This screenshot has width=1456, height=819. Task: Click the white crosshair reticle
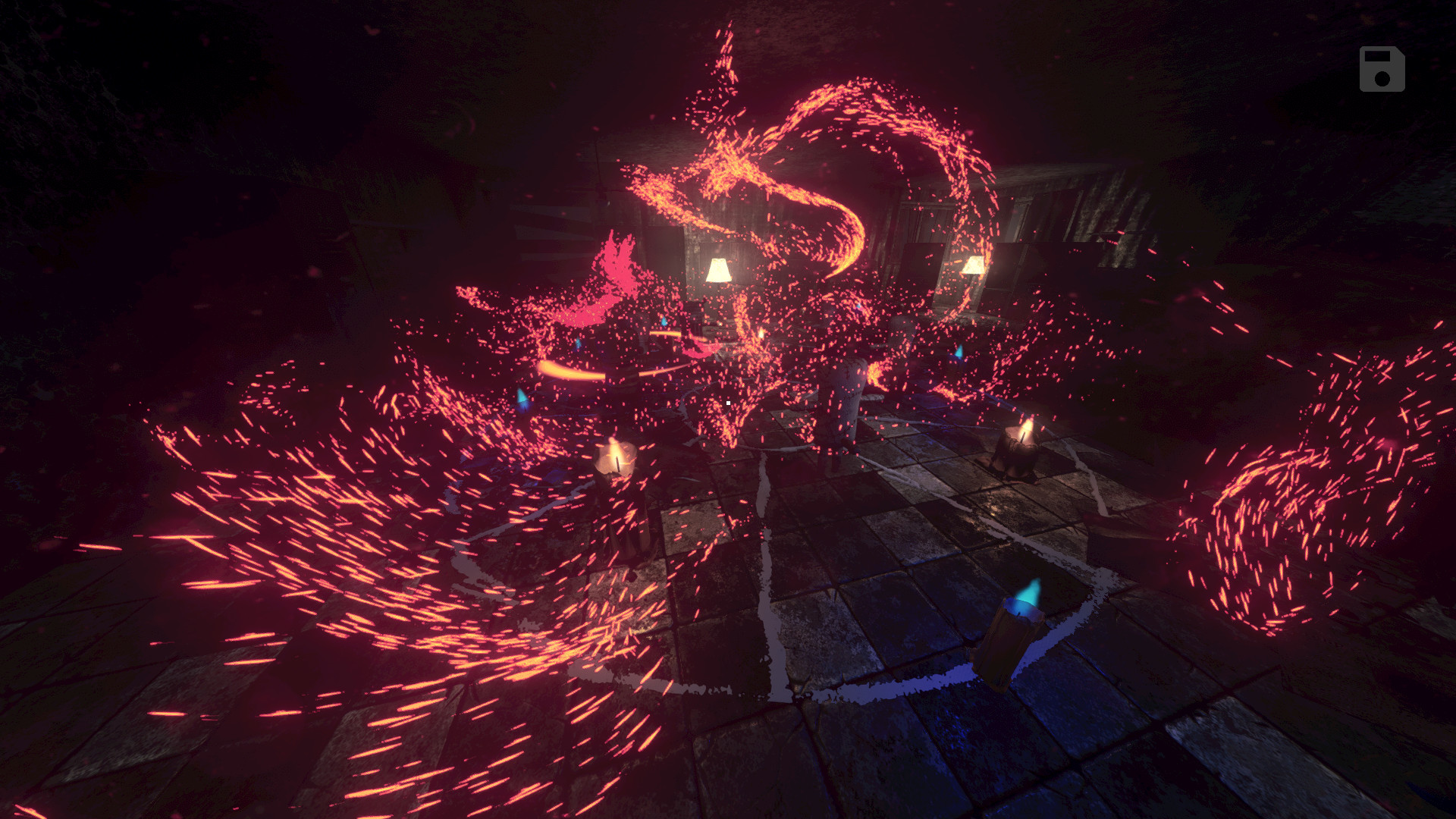coord(726,403)
